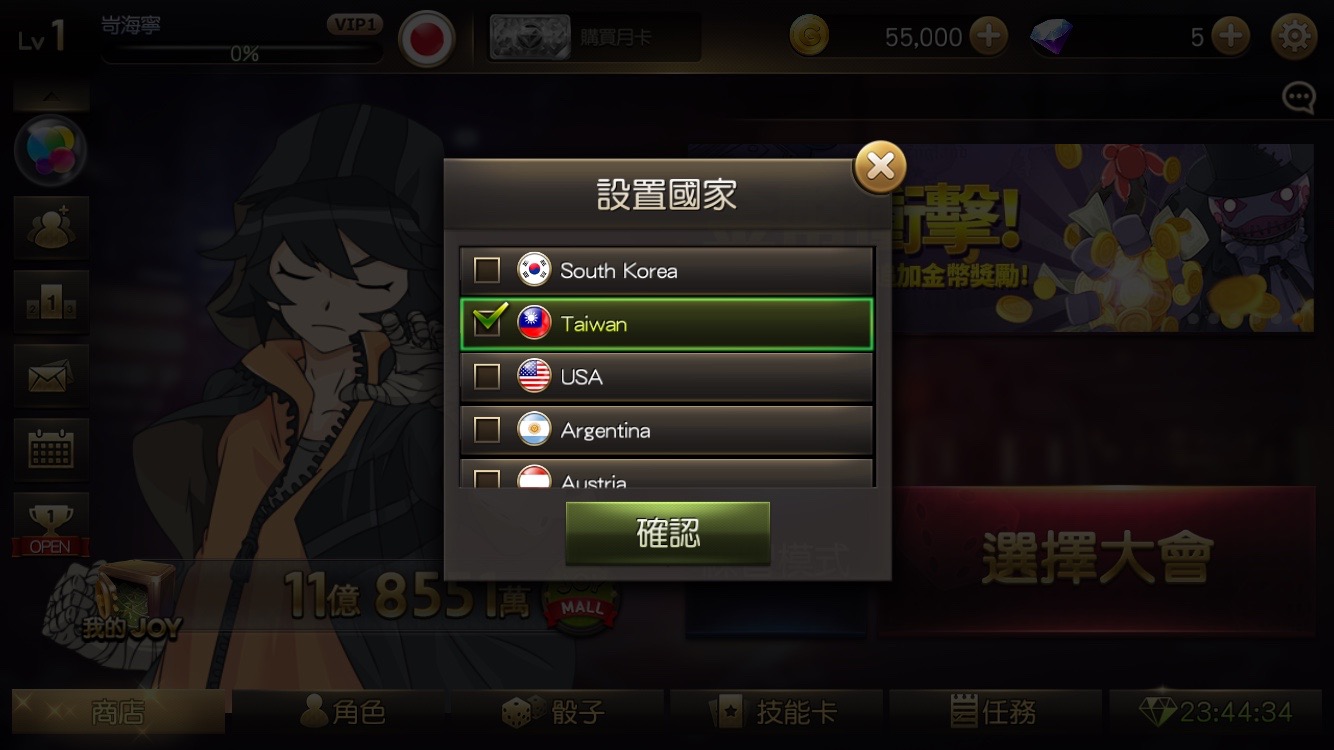Image resolution: width=1334 pixels, height=750 pixels.
Task: Open the friends/add friend panel
Action: tap(51, 227)
